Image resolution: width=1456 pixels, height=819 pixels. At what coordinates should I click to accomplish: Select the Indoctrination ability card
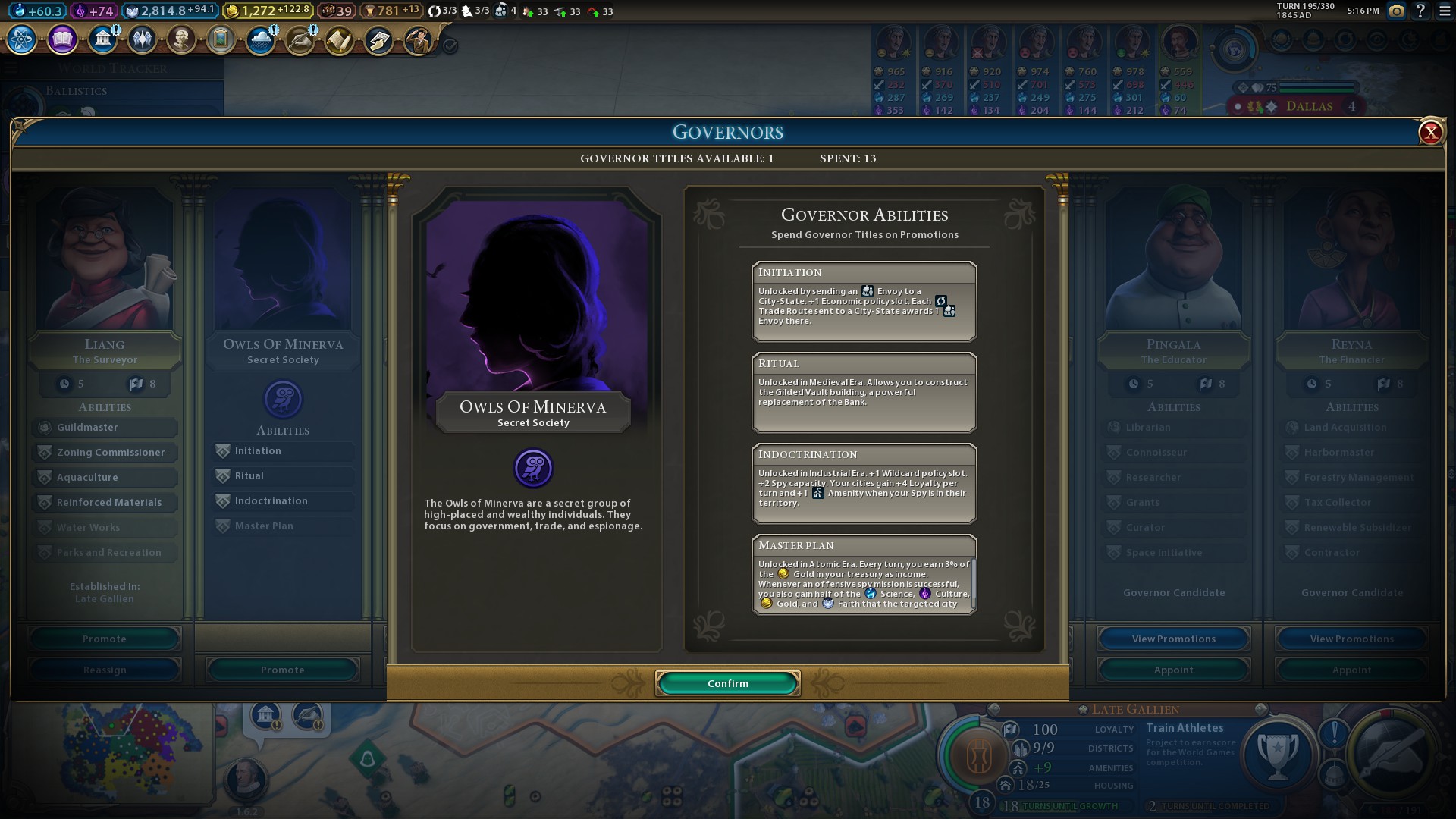pyautogui.click(x=864, y=484)
